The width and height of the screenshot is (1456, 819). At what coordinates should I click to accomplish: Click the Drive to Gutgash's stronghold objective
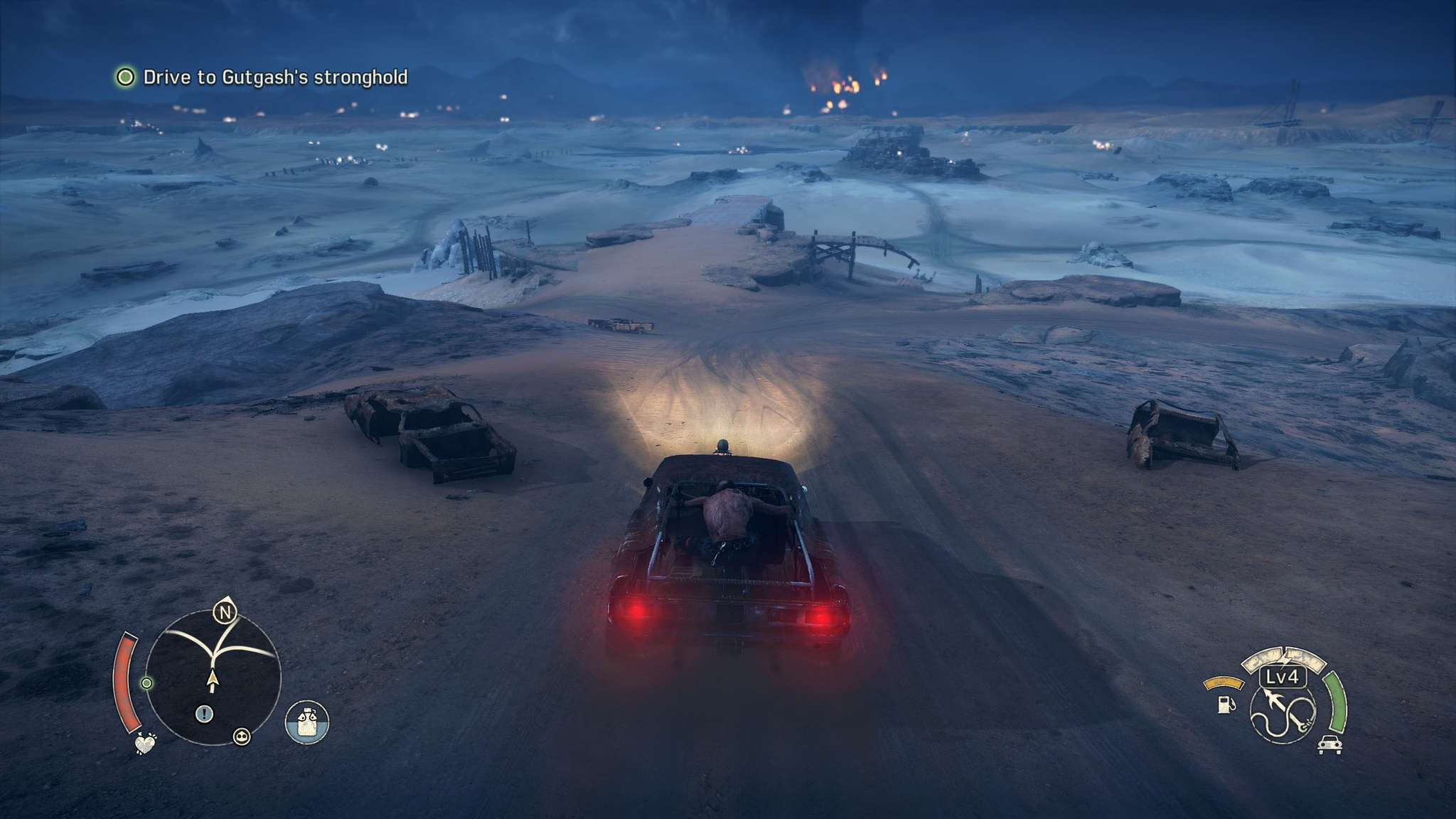coord(274,77)
